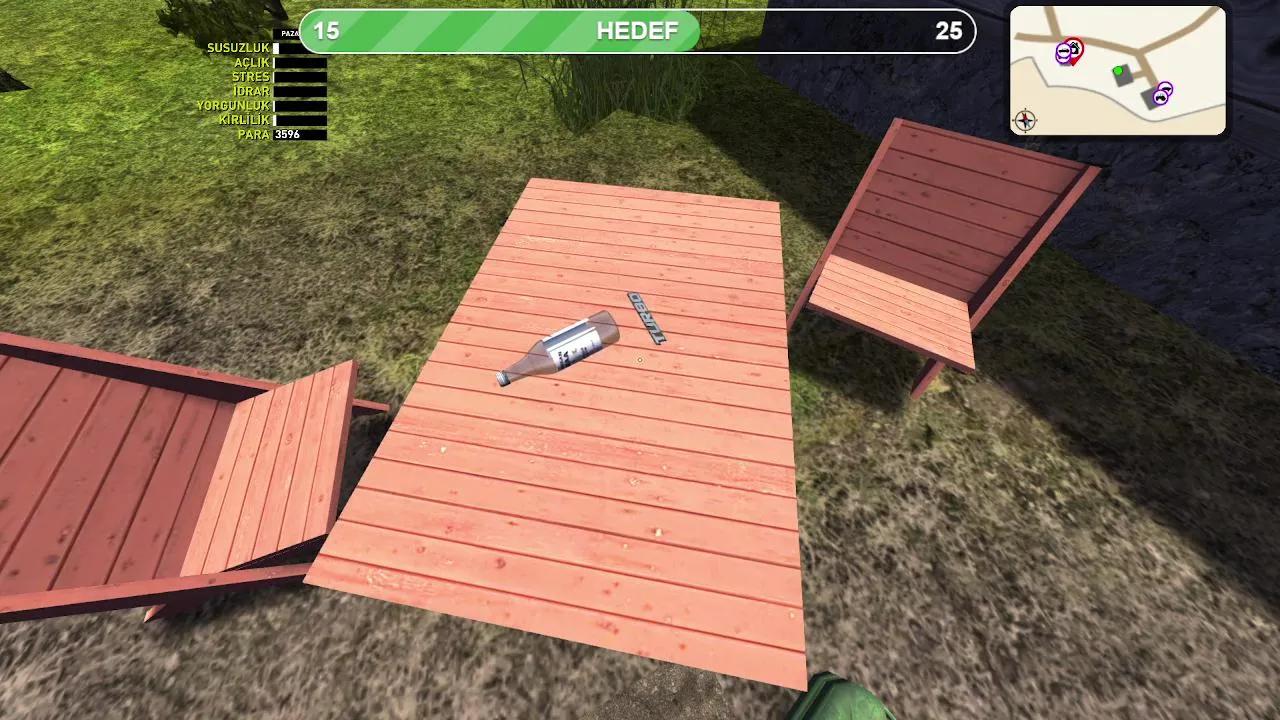
Task: Select the purple car icon near the house marker
Action: tap(1064, 50)
